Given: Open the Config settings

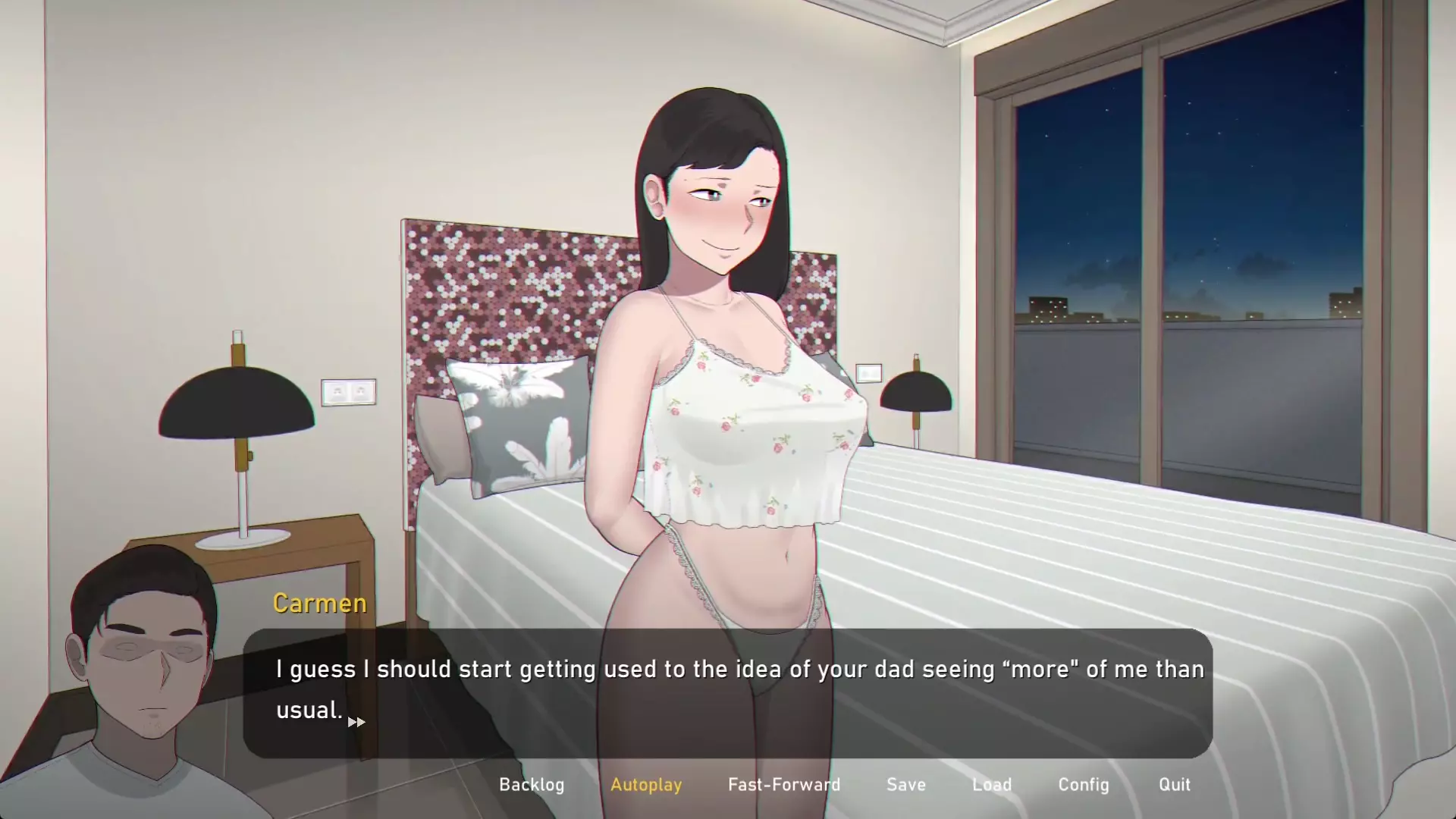Looking at the screenshot, I should [1084, 785].
